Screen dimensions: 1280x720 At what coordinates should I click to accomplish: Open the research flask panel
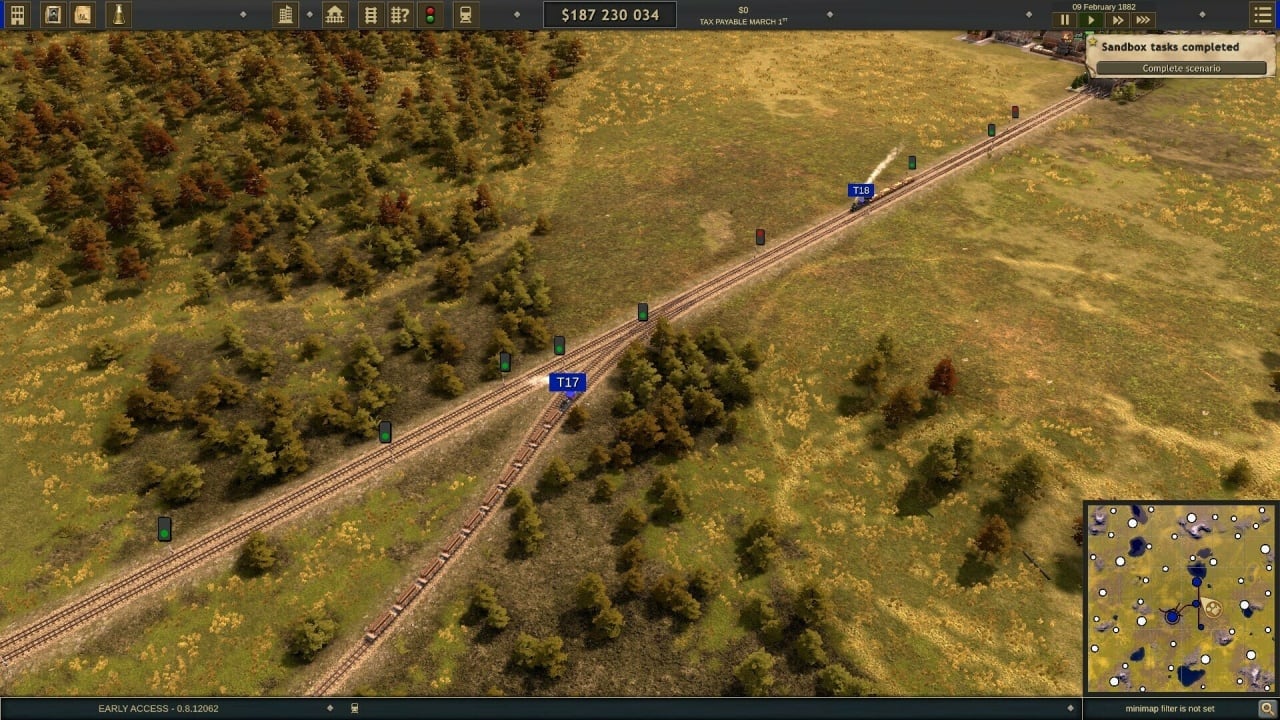(119, 15)
